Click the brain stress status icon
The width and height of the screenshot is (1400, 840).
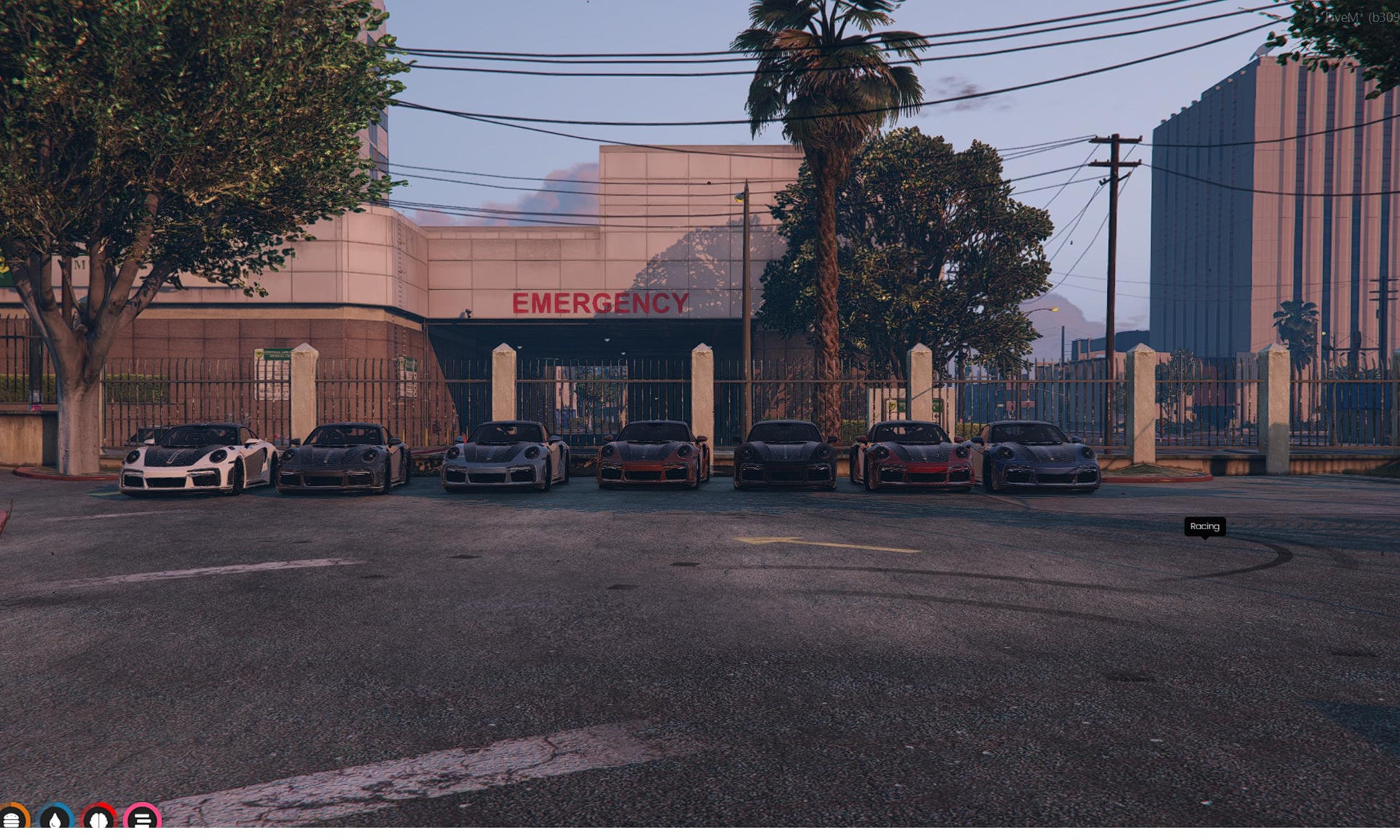click(99, 820)
